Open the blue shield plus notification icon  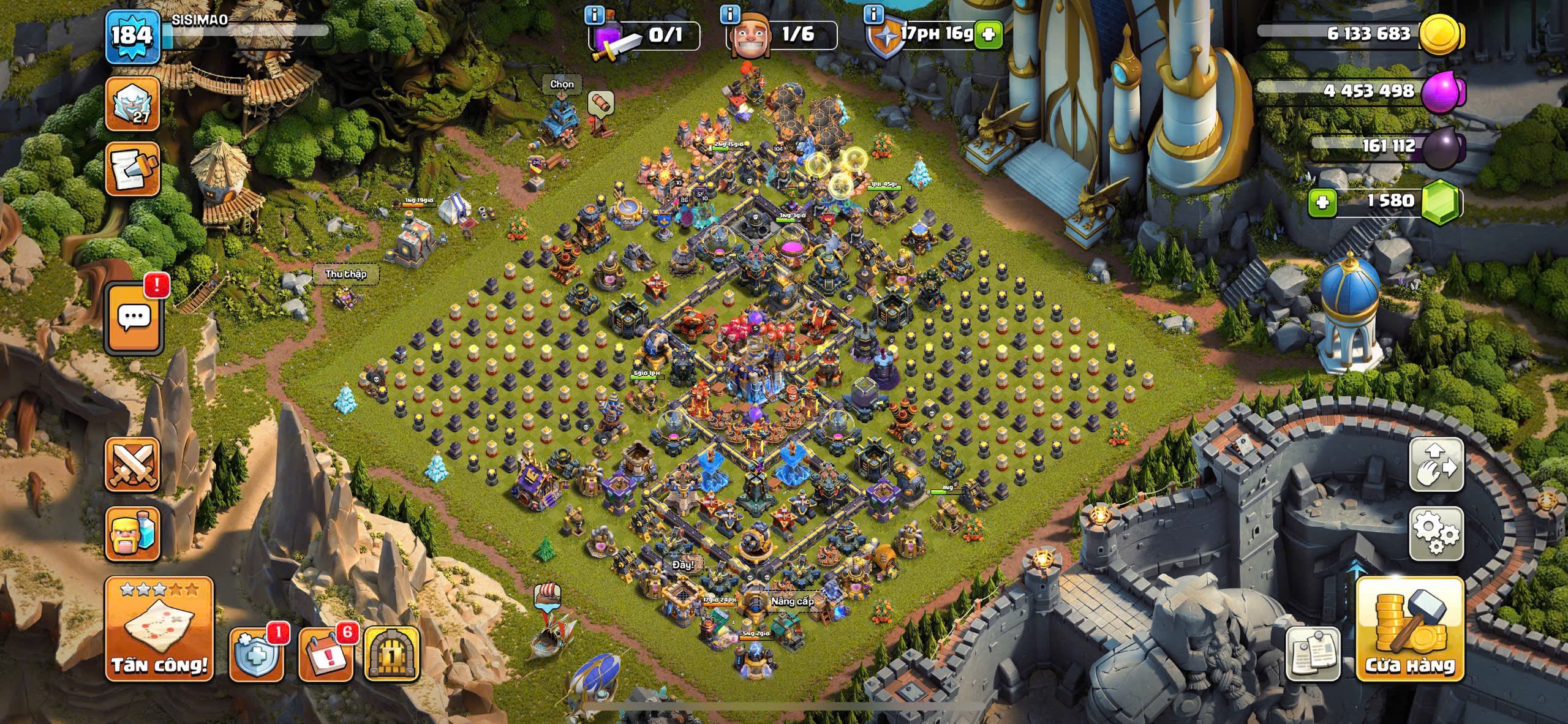tap(256, 654)
